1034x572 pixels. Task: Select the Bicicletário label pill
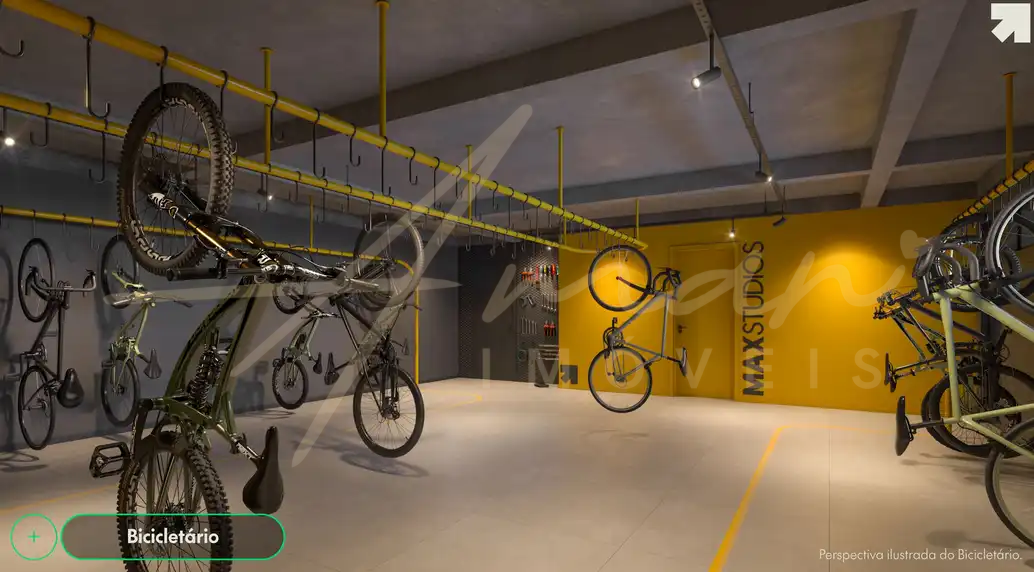(x=173, y=537)
